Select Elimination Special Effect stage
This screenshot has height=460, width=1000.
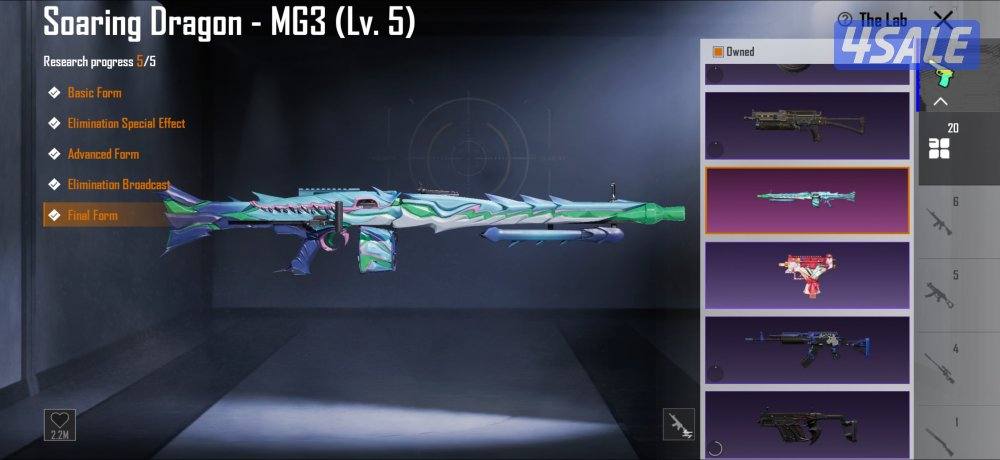point(125,124)
